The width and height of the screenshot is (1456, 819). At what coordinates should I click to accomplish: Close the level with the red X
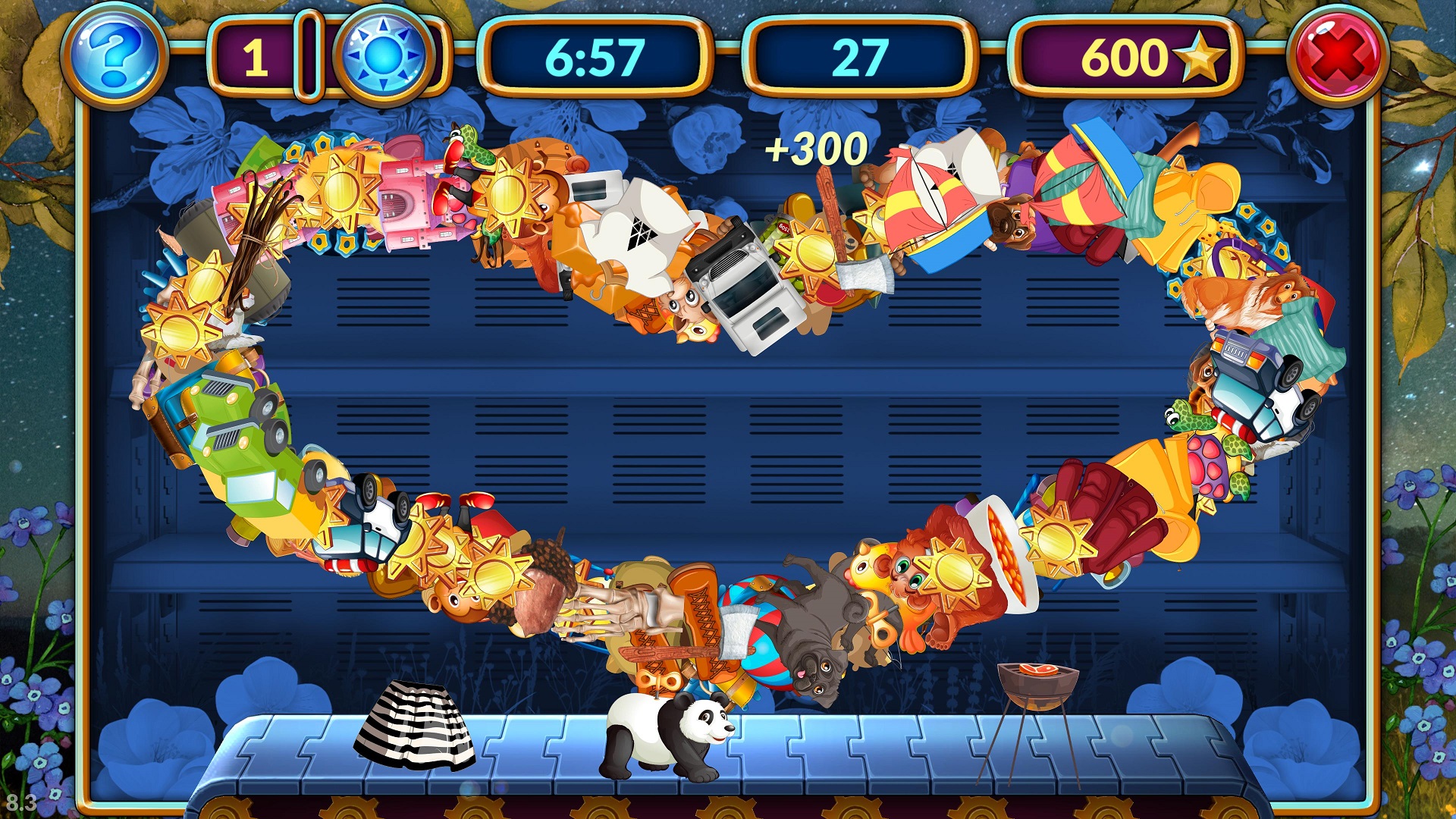[x=1341, y=57]
